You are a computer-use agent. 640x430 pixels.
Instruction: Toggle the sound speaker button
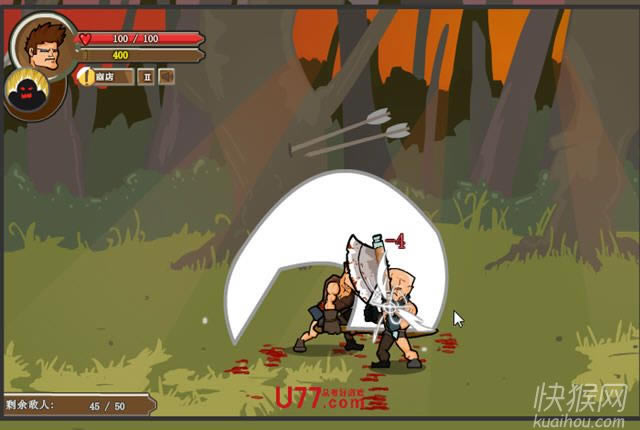coord(167,76)
